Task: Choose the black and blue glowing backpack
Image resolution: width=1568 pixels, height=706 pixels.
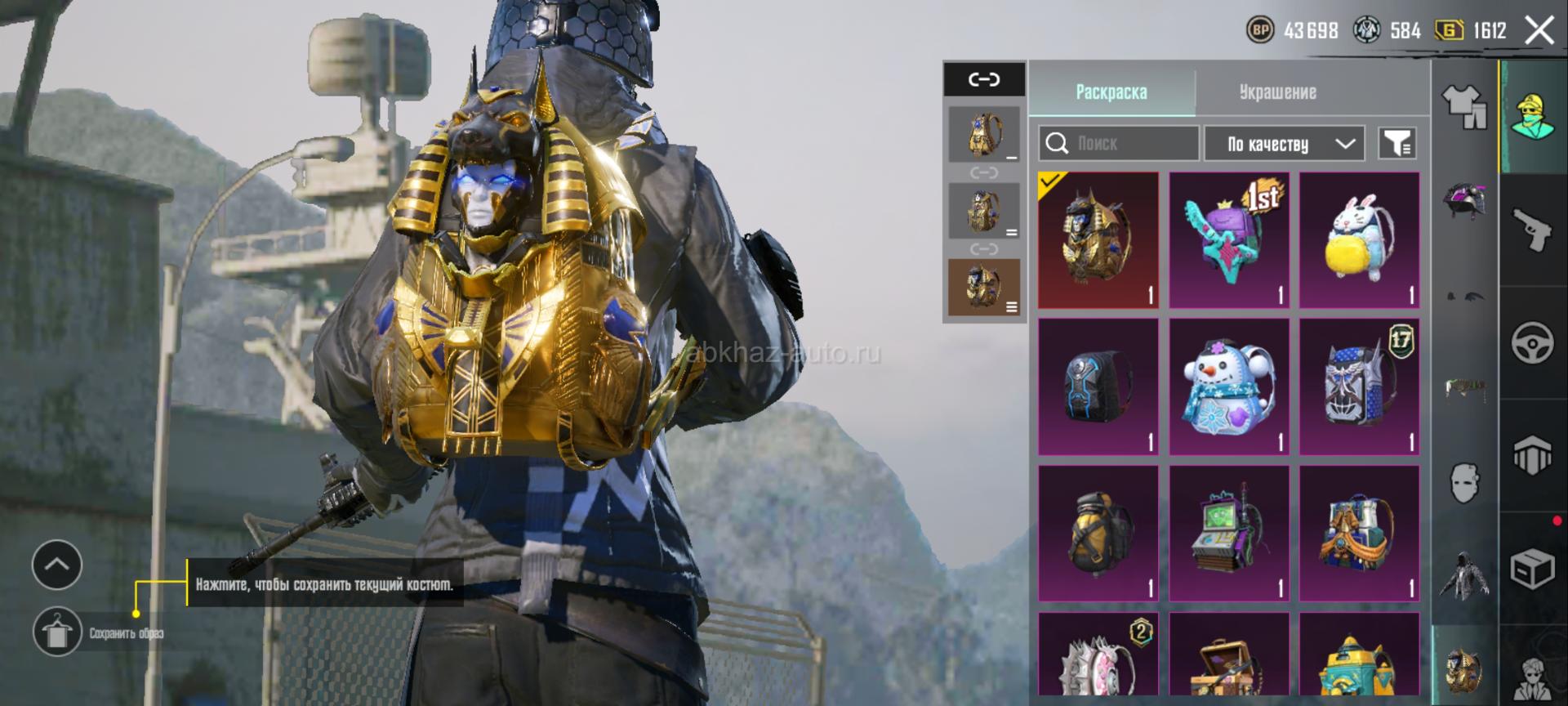Action: click(x=1098, y=387)
